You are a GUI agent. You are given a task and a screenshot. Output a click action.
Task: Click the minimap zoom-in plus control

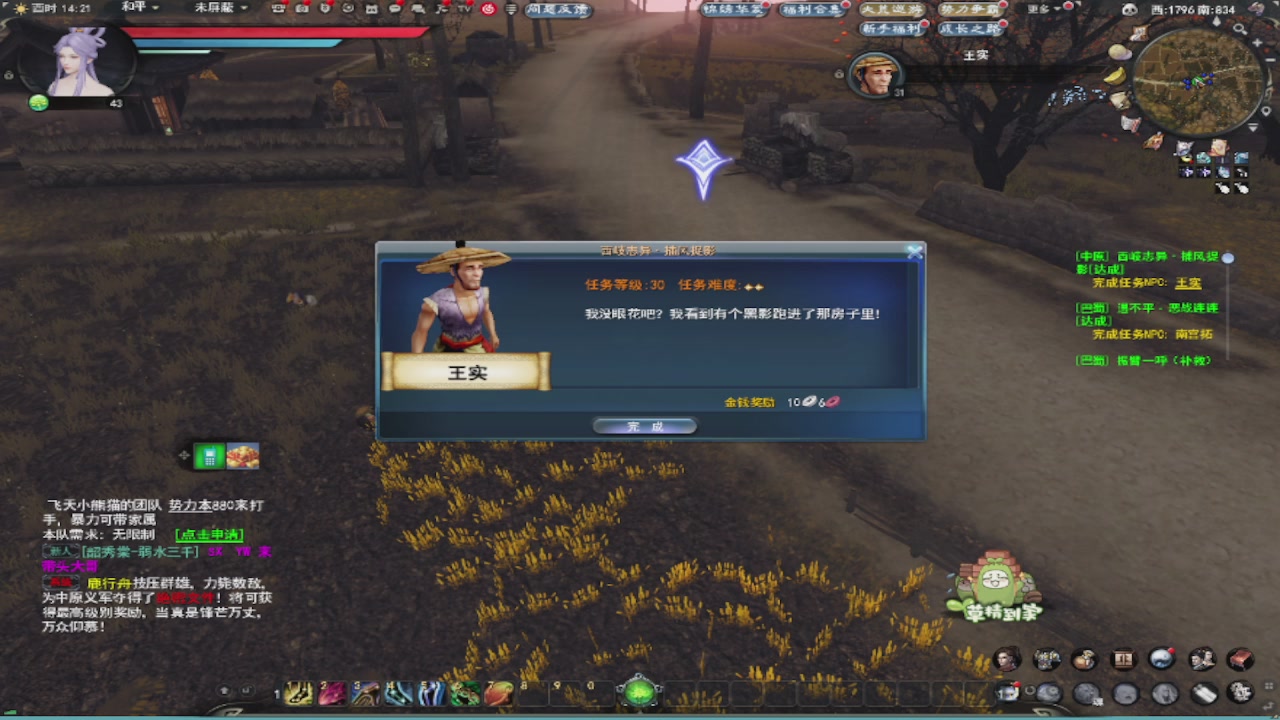(x=1257, y=43)
